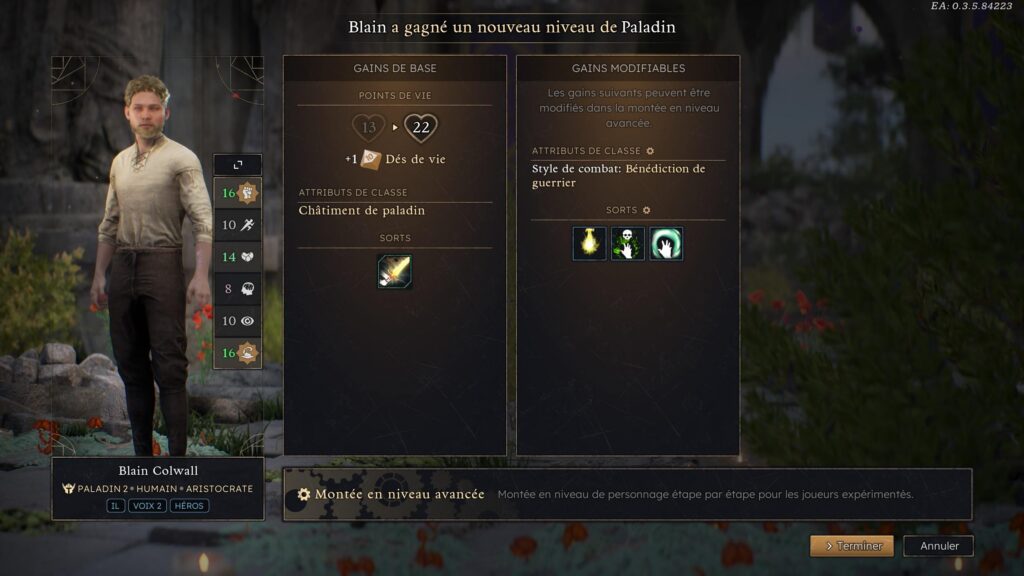Image resolution: width=1024 pixels, height=576 pixels.
Task: Select the Strength stat showing 16 with a fist
Action: pyautogui.click(x=238, y=193)
